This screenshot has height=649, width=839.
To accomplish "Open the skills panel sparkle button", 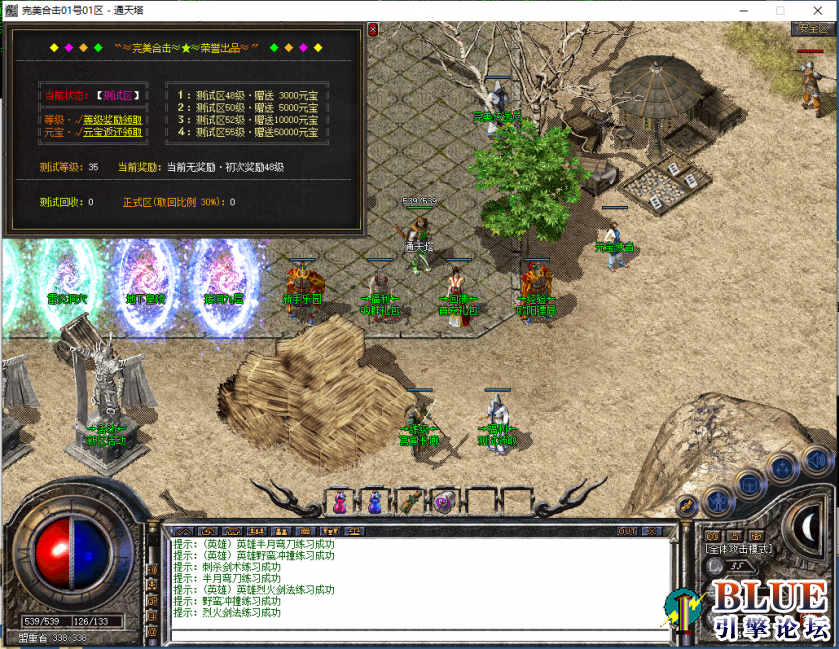I will pos(782,468).
